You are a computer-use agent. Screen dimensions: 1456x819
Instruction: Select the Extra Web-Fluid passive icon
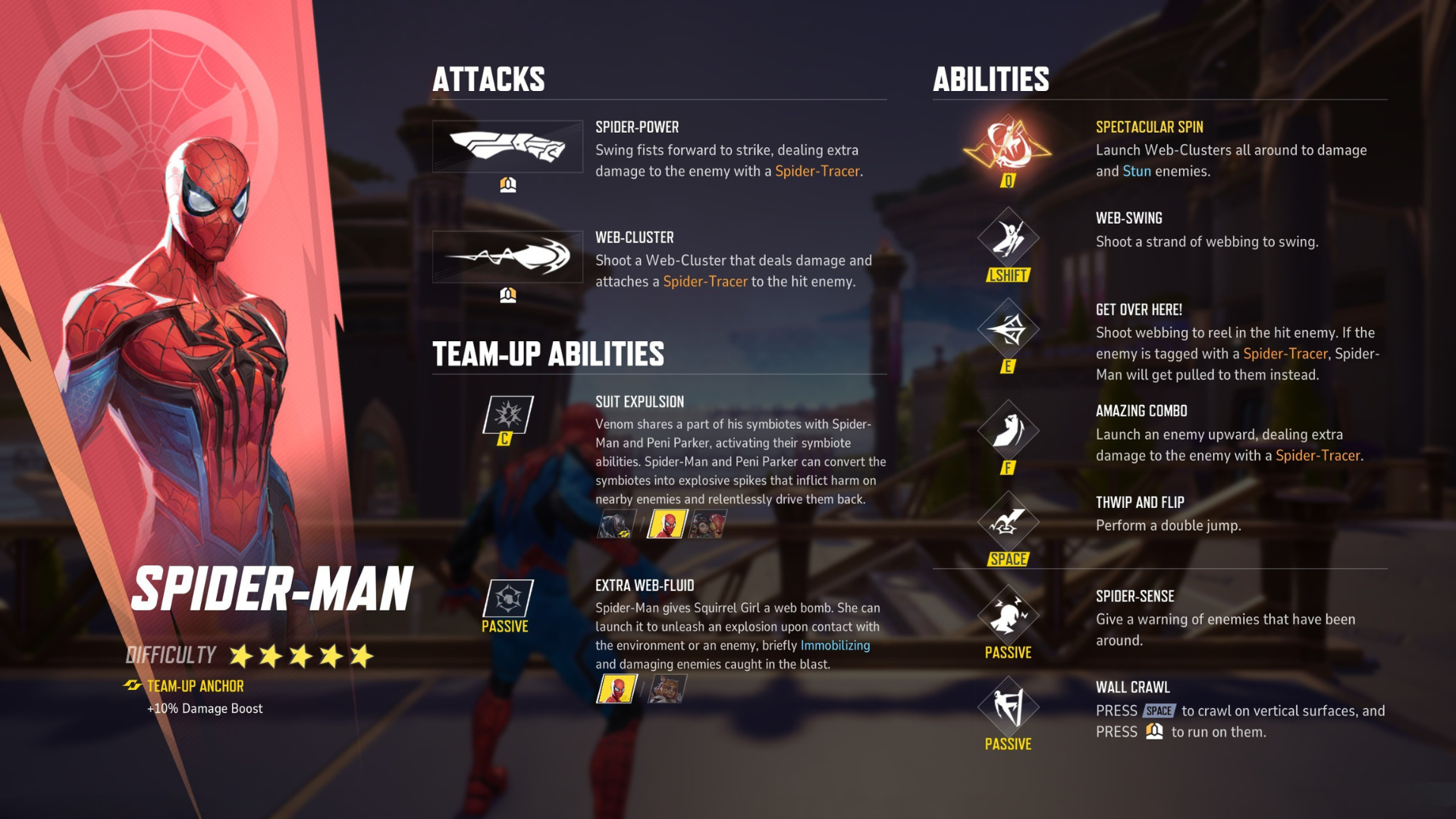[507, 599]
